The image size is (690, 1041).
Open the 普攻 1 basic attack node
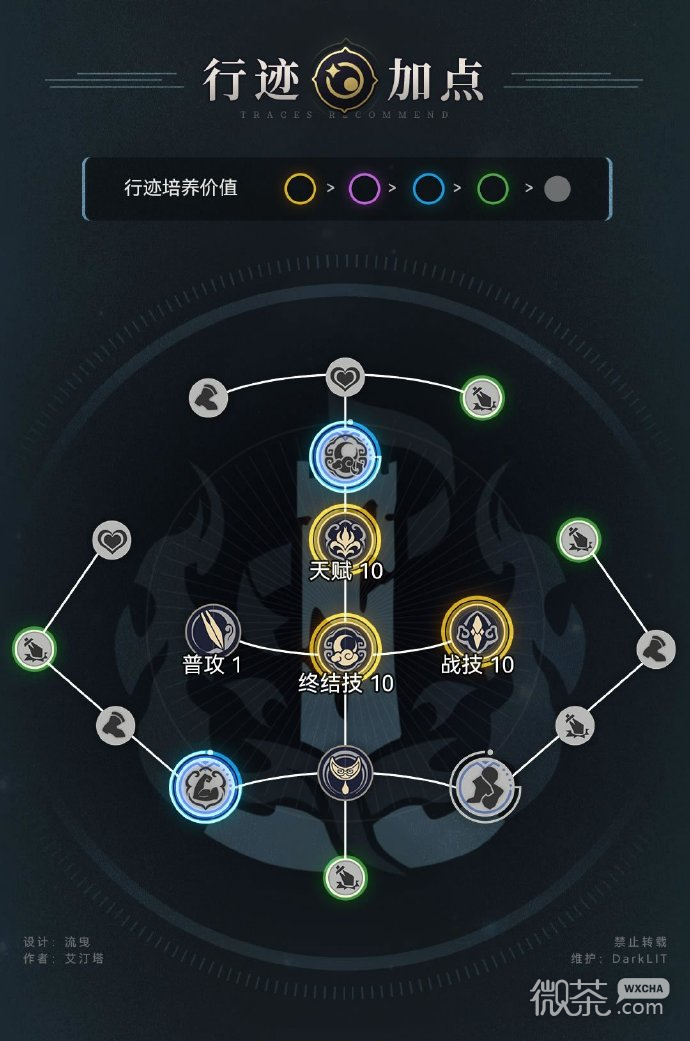click(x=212, y=631)
